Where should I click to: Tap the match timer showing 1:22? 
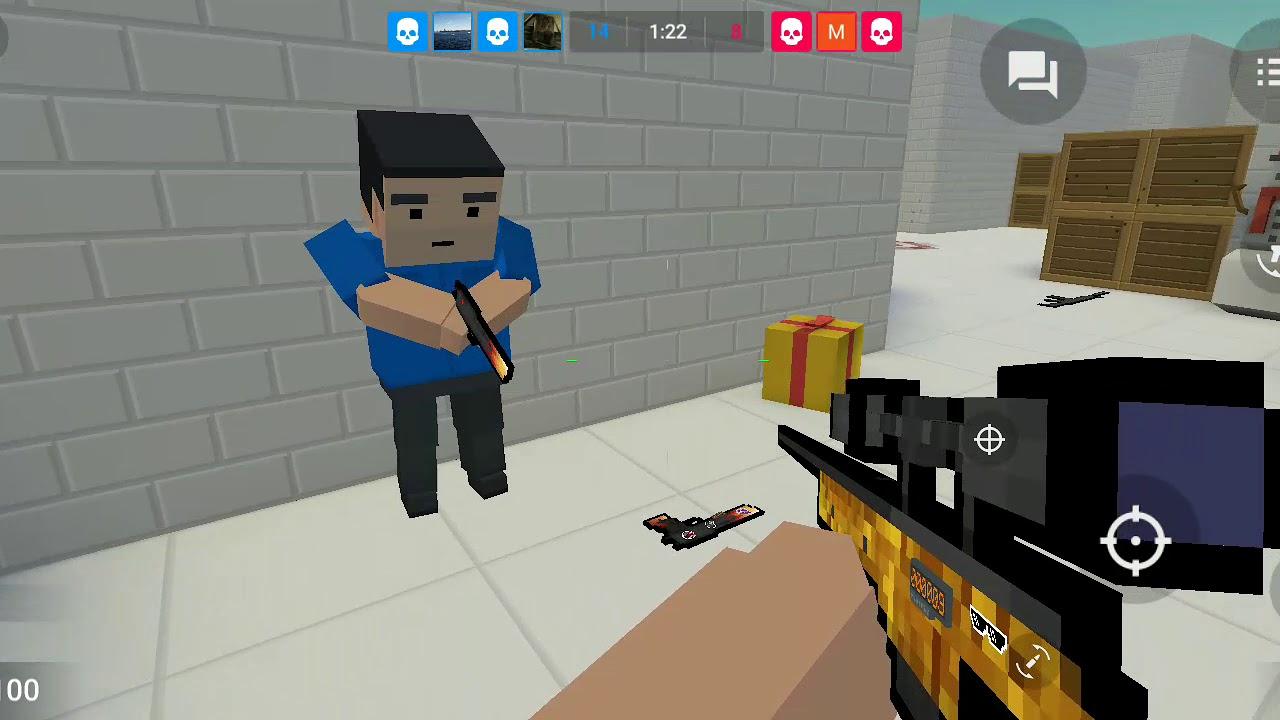[666, 31]
